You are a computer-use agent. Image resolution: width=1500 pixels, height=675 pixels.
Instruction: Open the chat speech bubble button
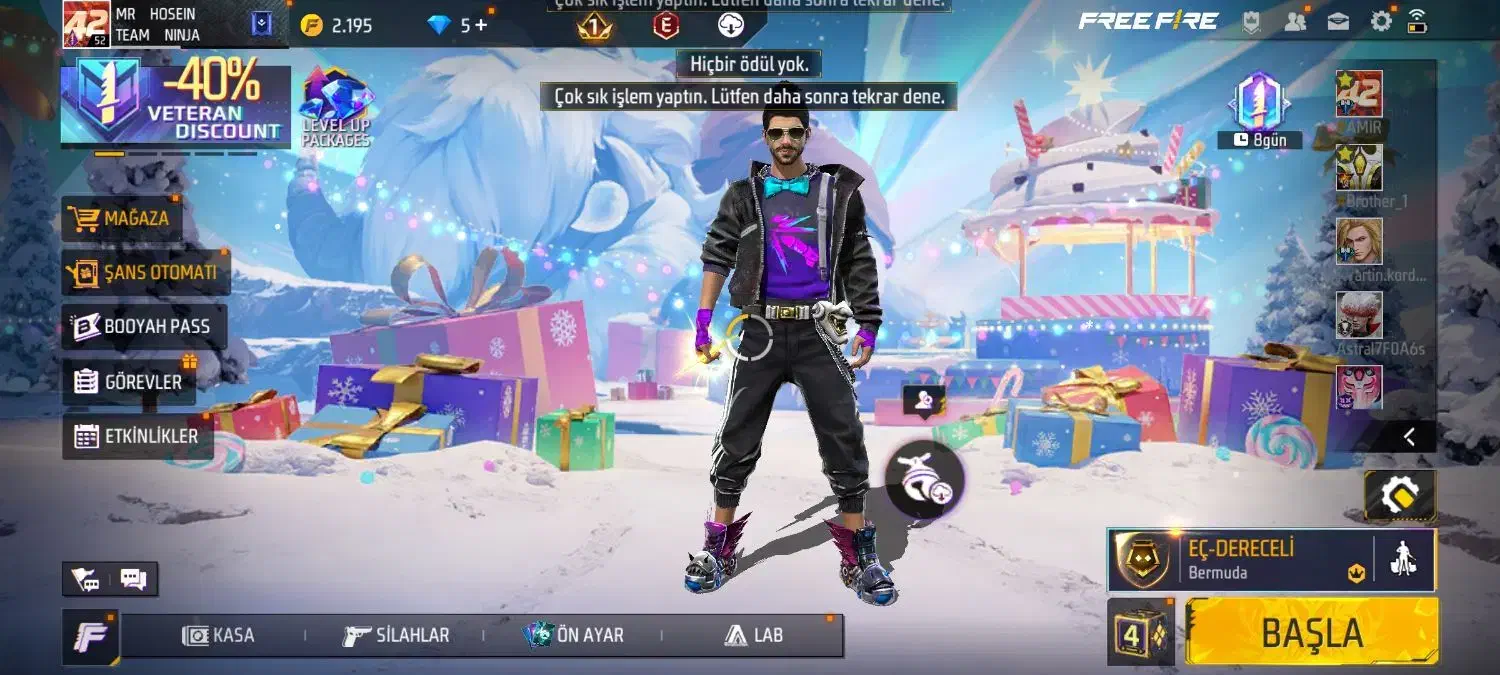point(133,579)
